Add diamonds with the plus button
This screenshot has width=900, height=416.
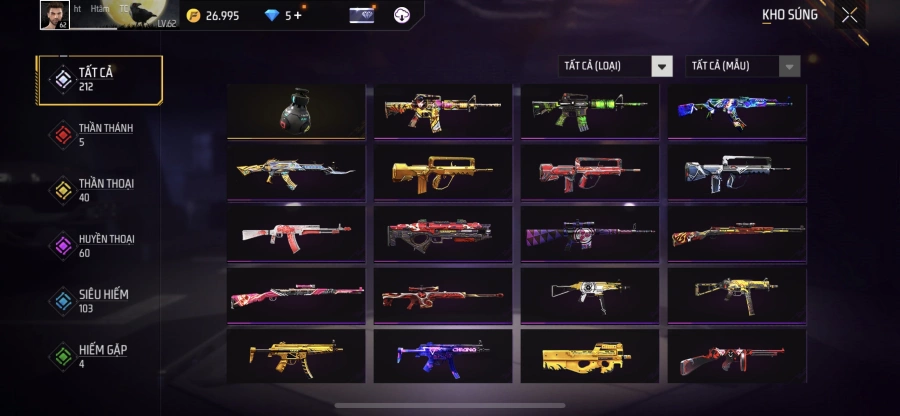[297, 15]
